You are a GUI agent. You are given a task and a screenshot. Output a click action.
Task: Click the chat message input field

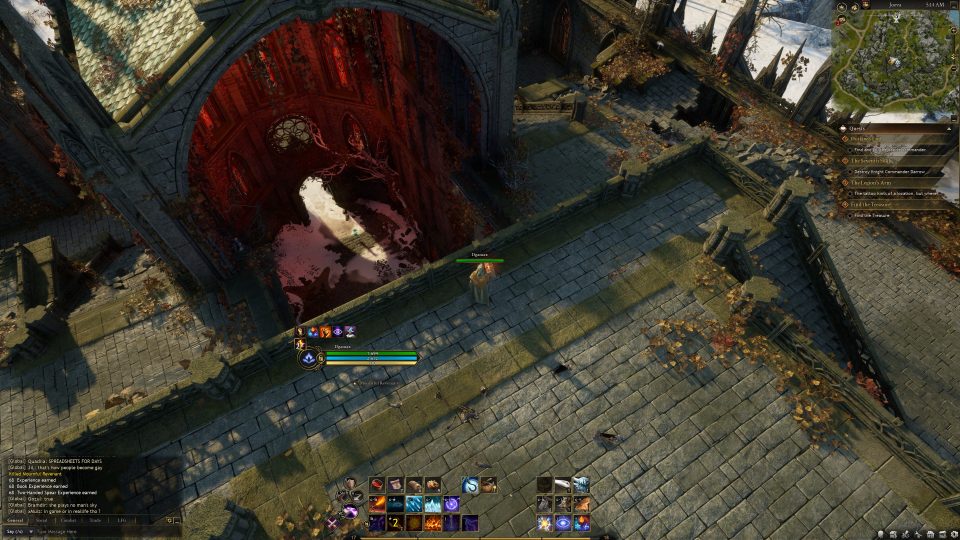(x=100, y=531)
